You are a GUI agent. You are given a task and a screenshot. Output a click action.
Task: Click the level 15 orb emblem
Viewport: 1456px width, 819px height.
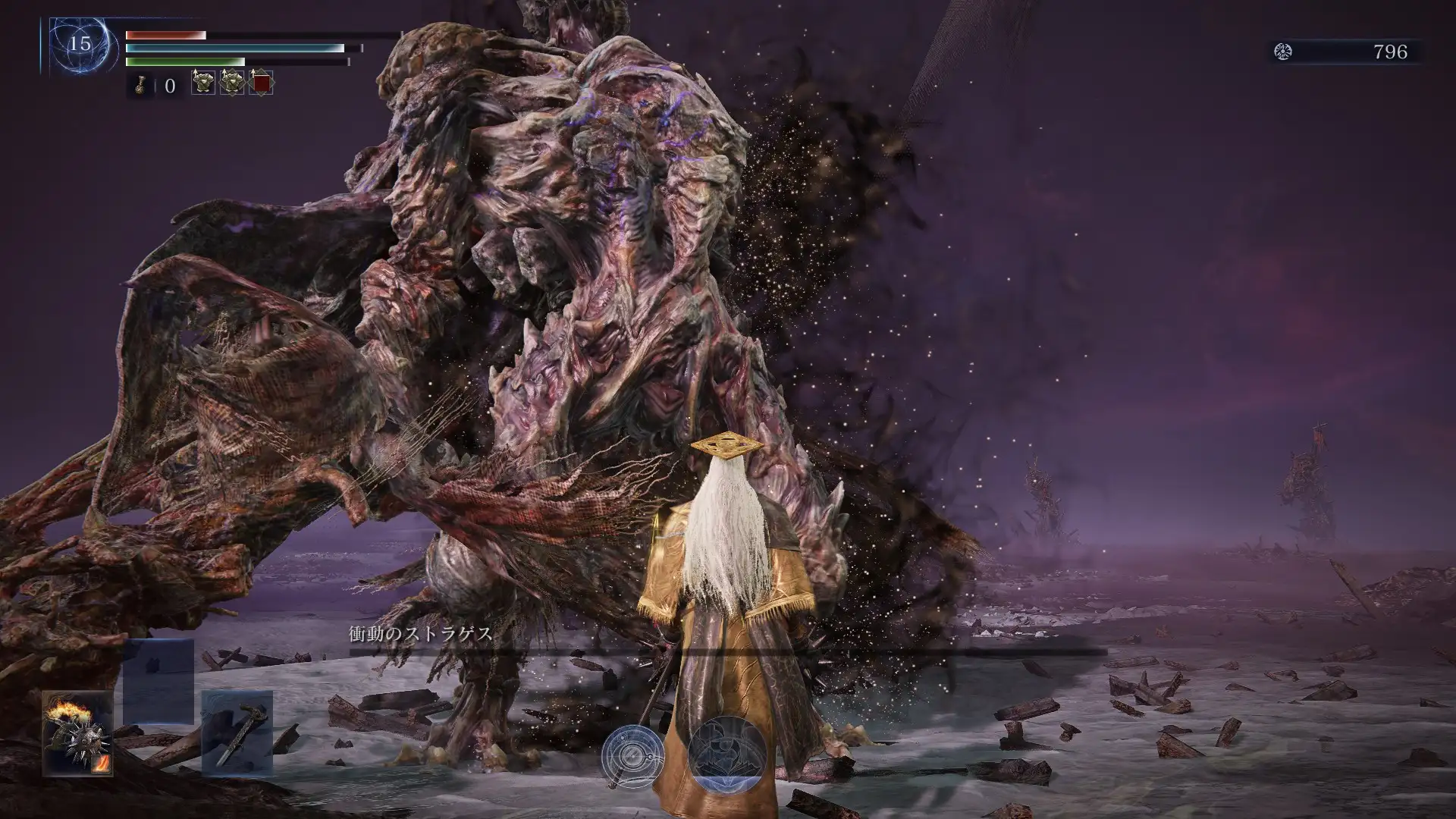pos(80,44)
